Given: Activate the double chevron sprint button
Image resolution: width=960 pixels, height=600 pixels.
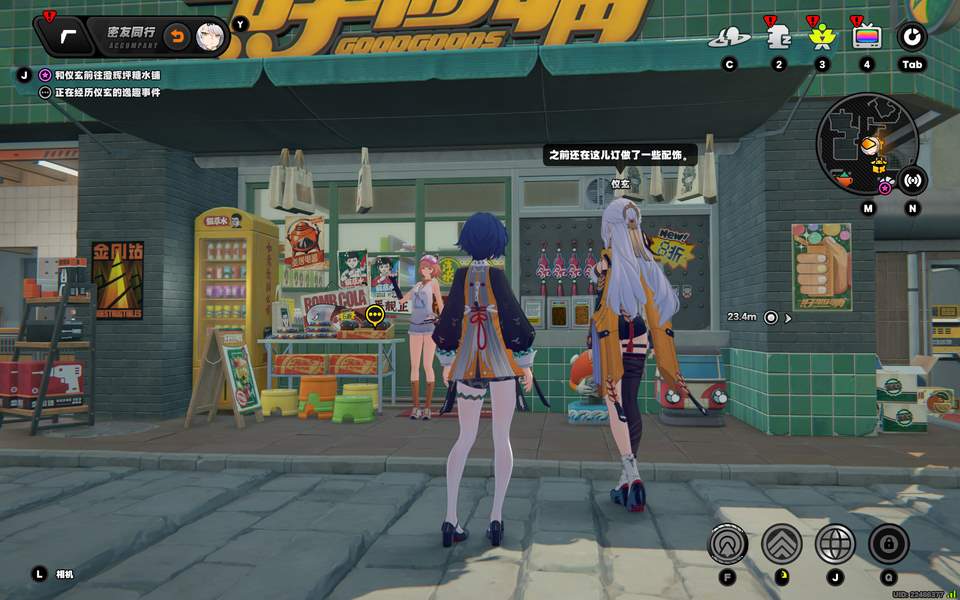Looking at the screenshot, I should point(781,544).
